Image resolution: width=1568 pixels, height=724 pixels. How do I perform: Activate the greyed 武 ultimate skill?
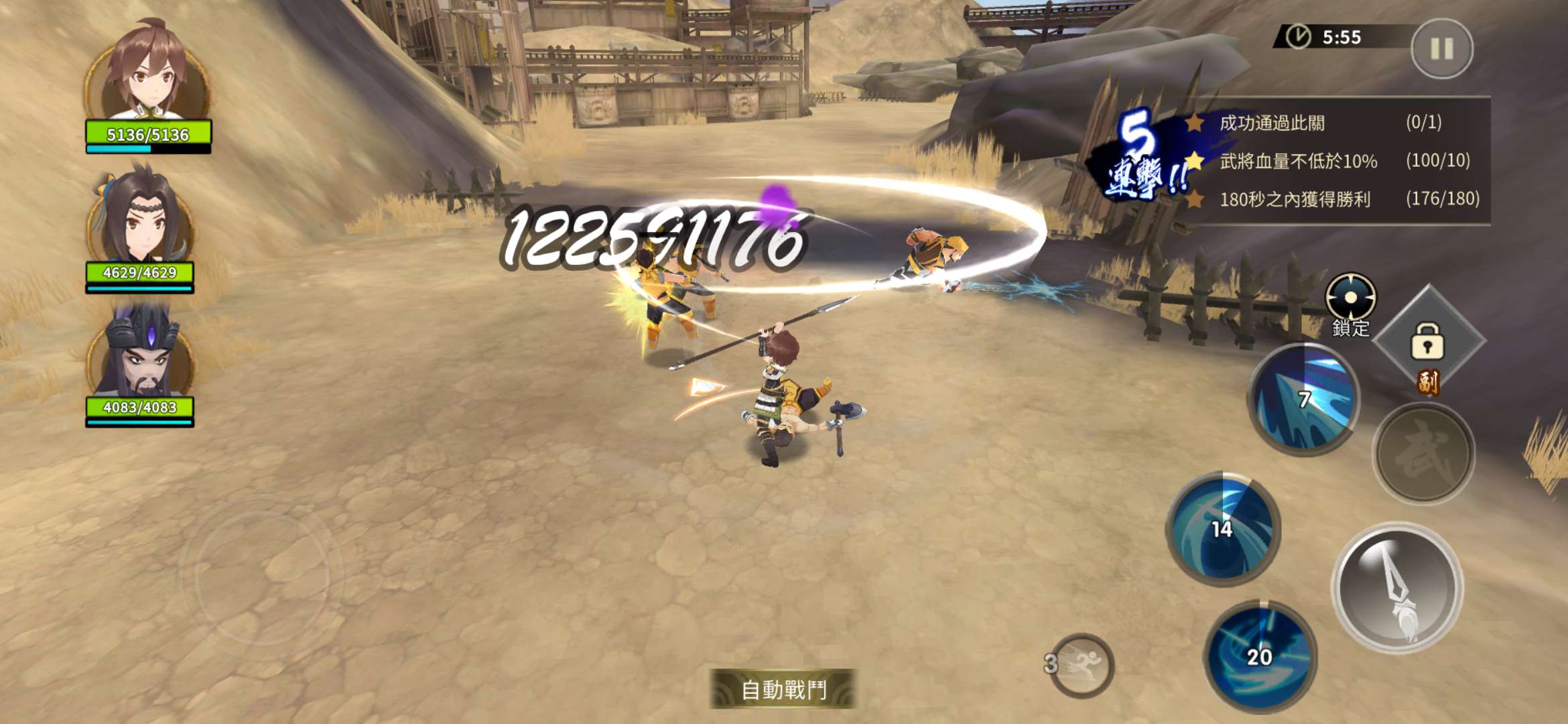coord(1423,453)
